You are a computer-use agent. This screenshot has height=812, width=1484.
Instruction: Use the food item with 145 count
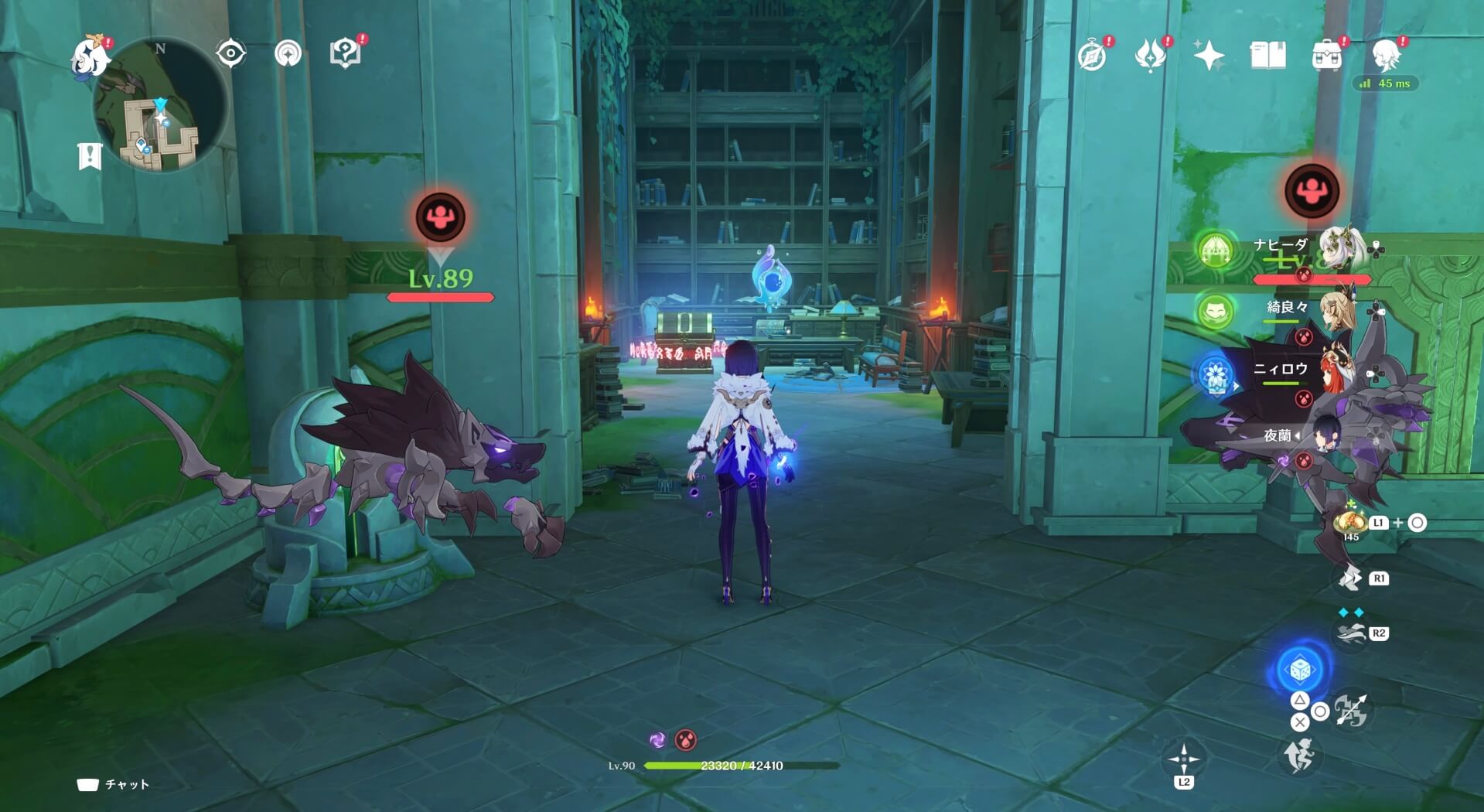(1350, 523)
